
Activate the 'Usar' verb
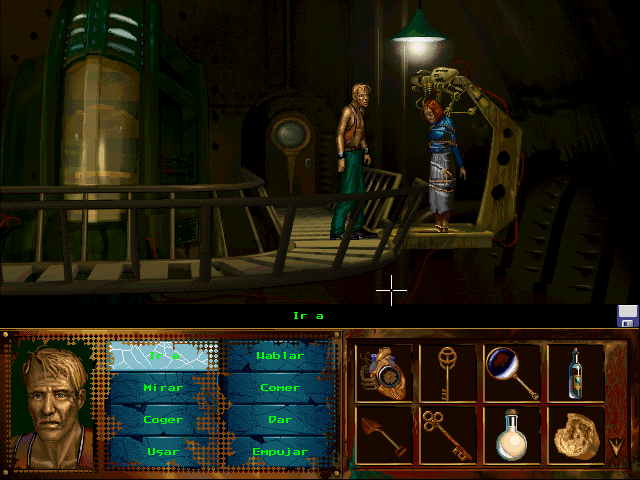click(163, 451)
